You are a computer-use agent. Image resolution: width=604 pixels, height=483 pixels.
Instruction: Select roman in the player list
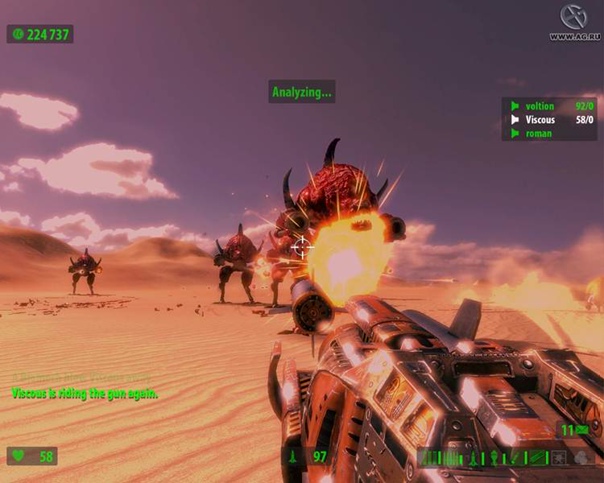pyautogui.click(x=538, y=133)
